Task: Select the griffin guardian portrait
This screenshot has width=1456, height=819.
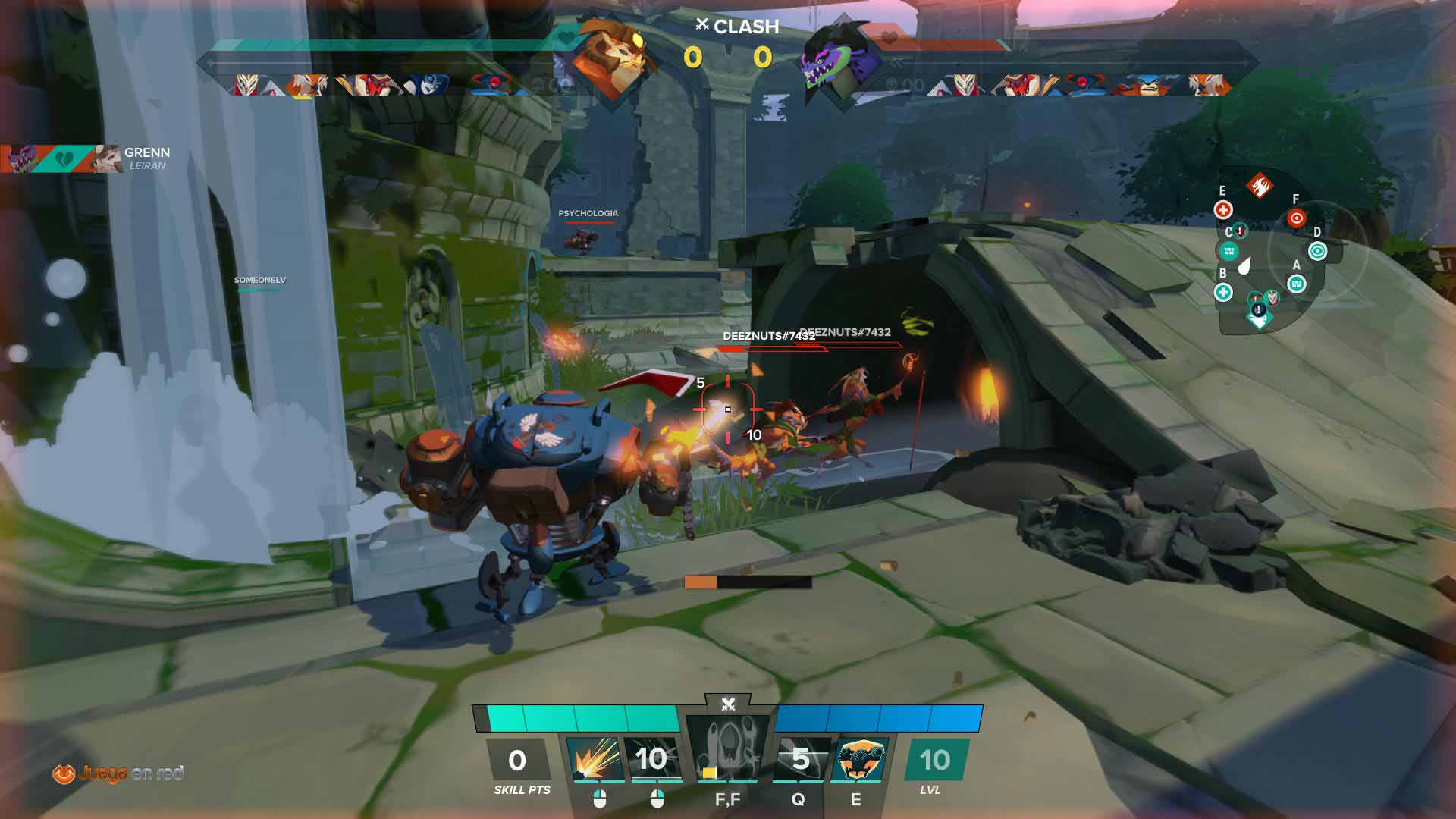Action: pyautogui.click(x=614, y=57)
